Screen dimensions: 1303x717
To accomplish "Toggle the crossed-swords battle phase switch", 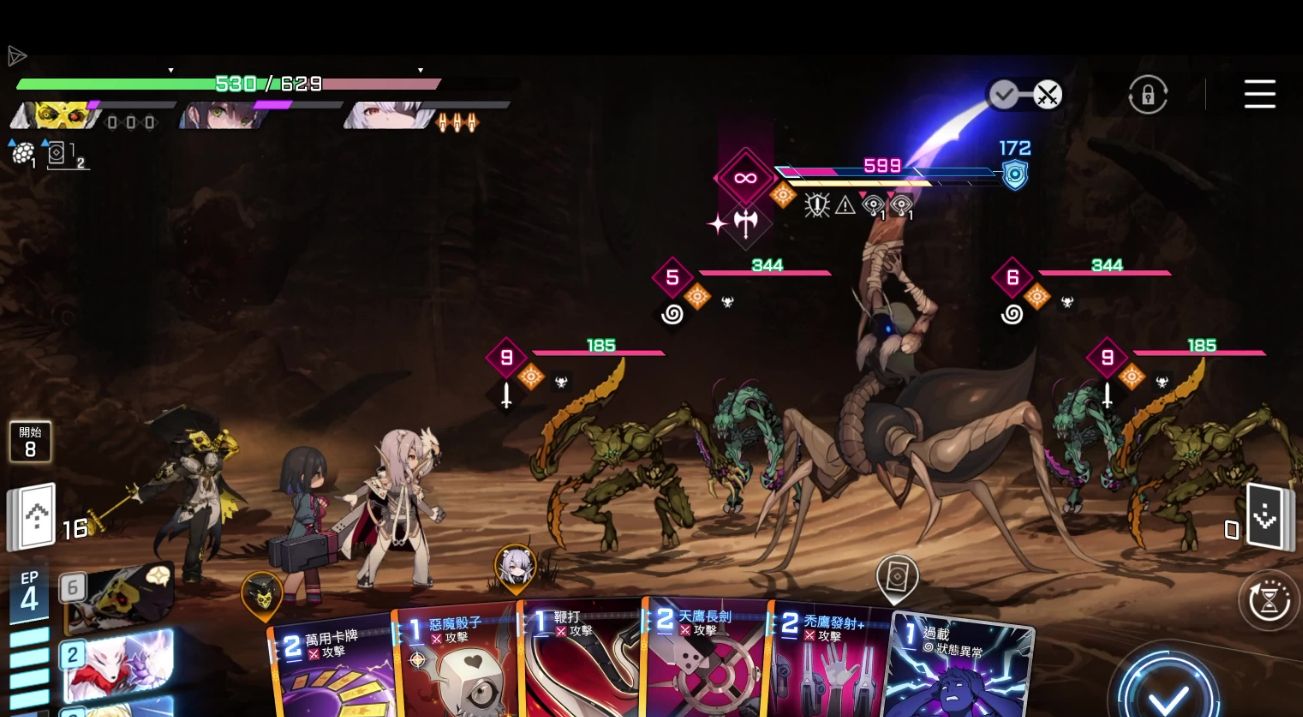I will coord(1046,96).
